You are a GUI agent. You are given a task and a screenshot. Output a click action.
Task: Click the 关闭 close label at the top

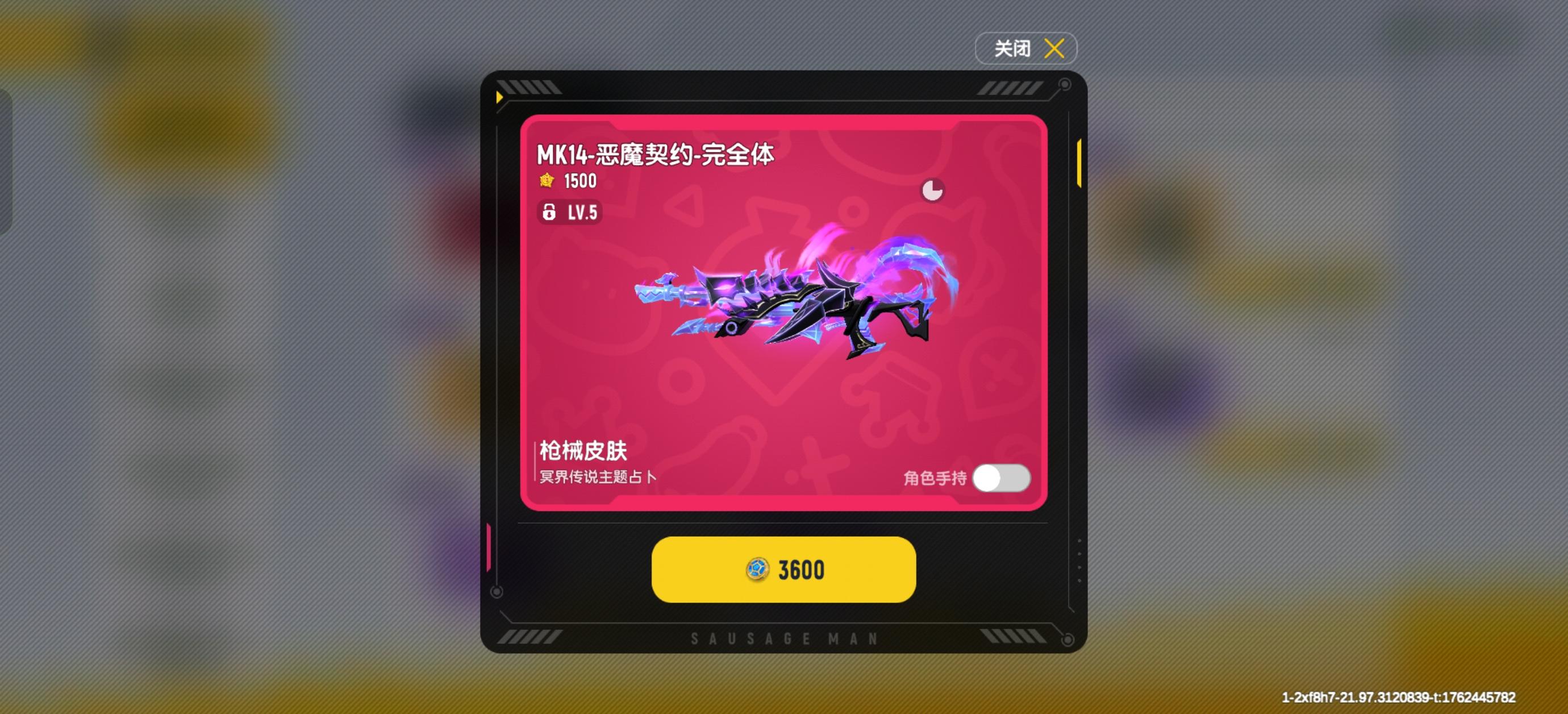1012,48
